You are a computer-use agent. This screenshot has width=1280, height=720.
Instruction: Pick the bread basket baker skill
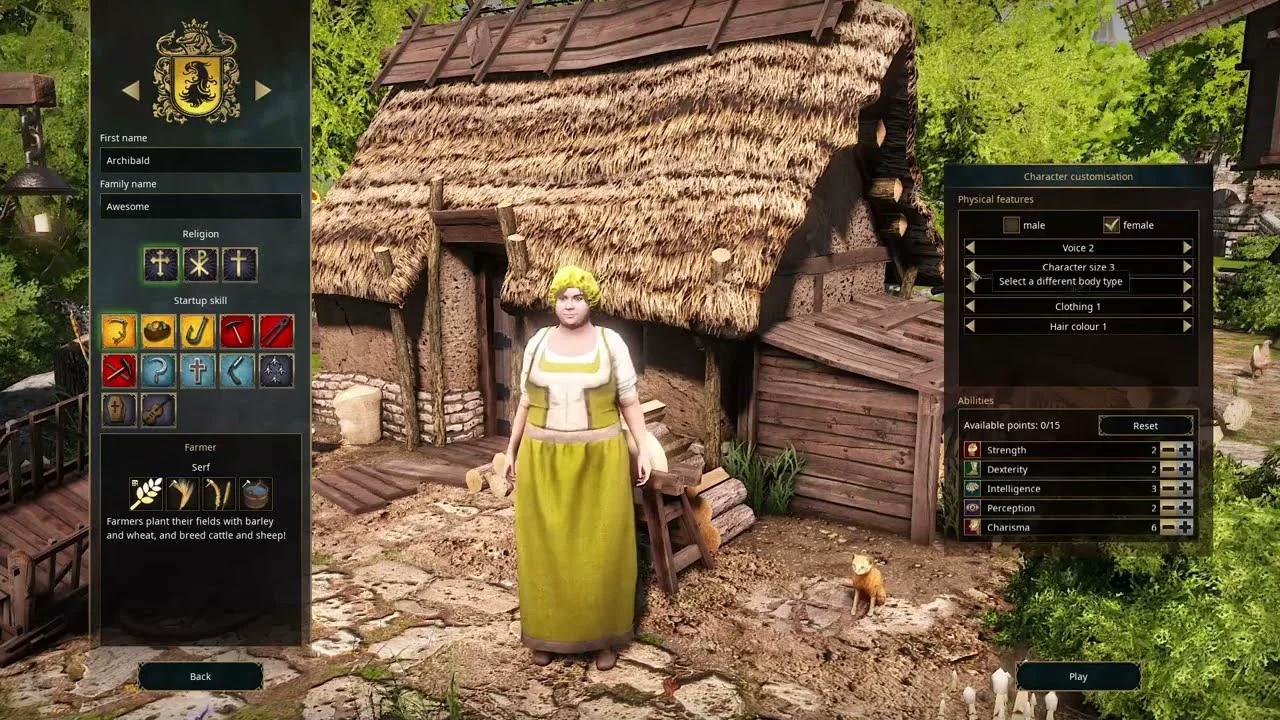point(160,331)
